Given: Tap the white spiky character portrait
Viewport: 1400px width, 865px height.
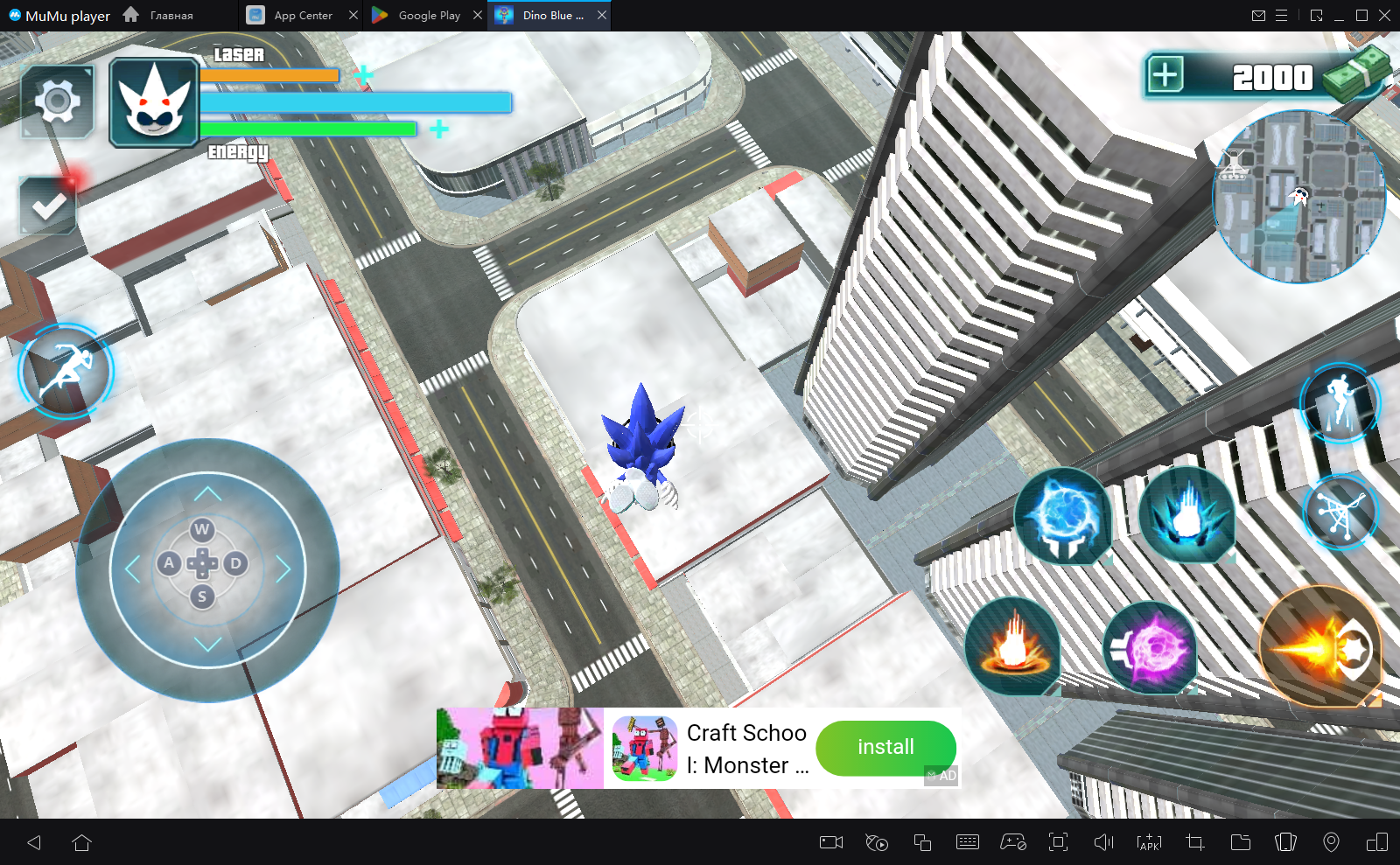Looking at the screenshot, I should pos(154,103).
